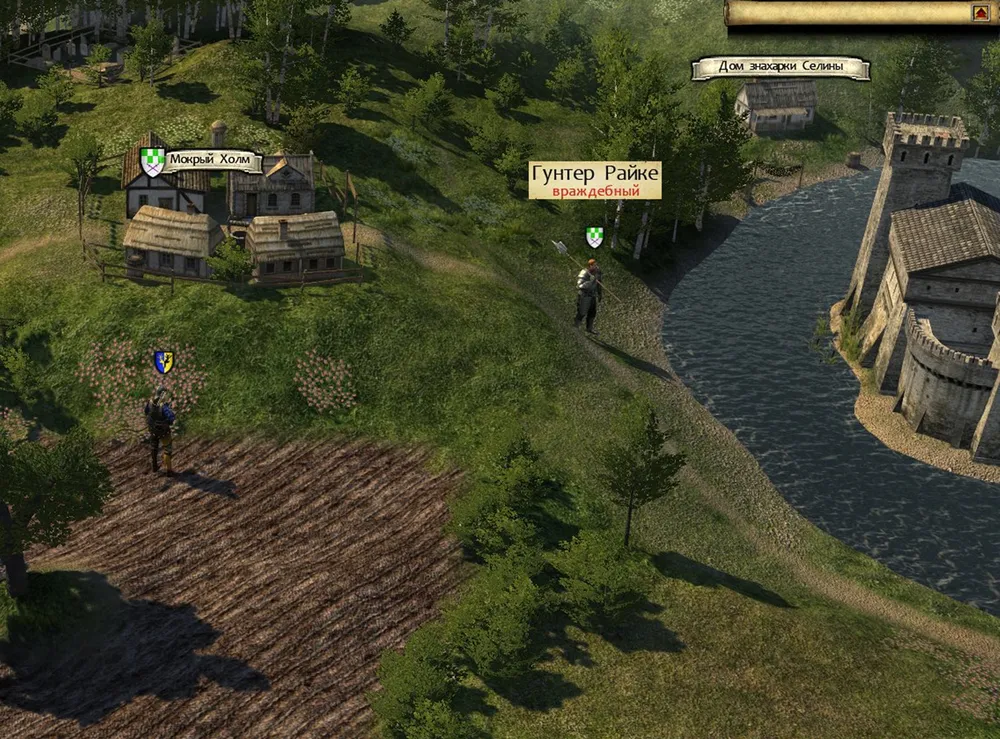Viewport: 1000px width, 739px height.
Task: Select the blue-yellow shield marker over your hero
Action: [x=163, y=362]
